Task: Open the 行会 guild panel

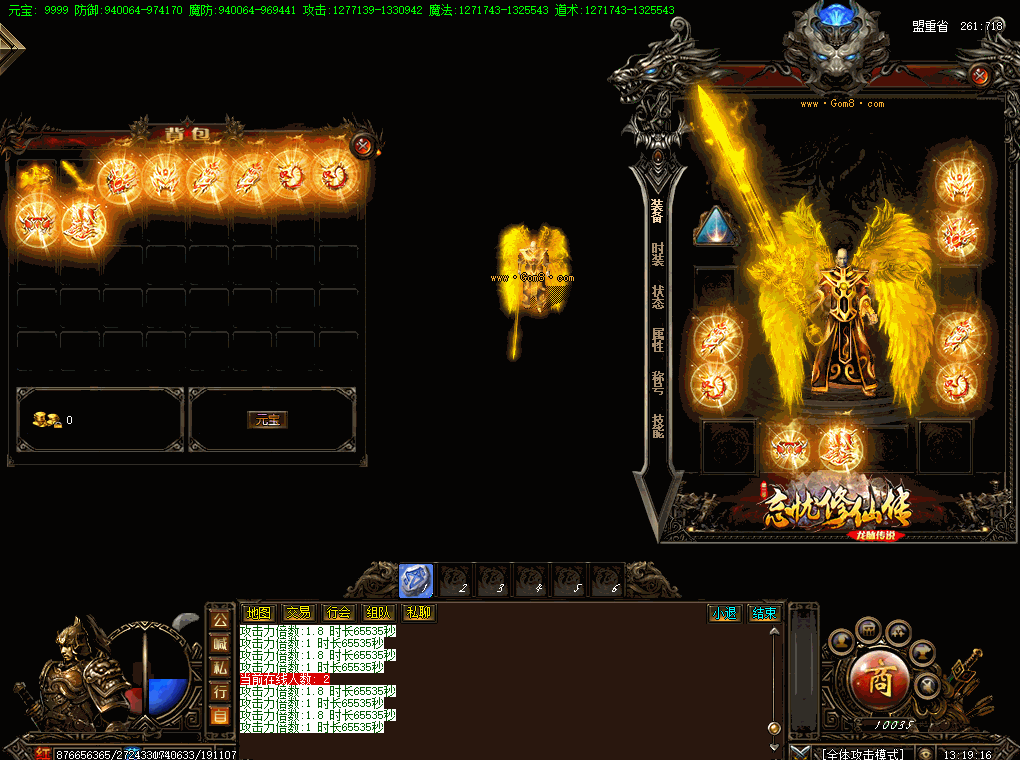Action: coord(338,613)
